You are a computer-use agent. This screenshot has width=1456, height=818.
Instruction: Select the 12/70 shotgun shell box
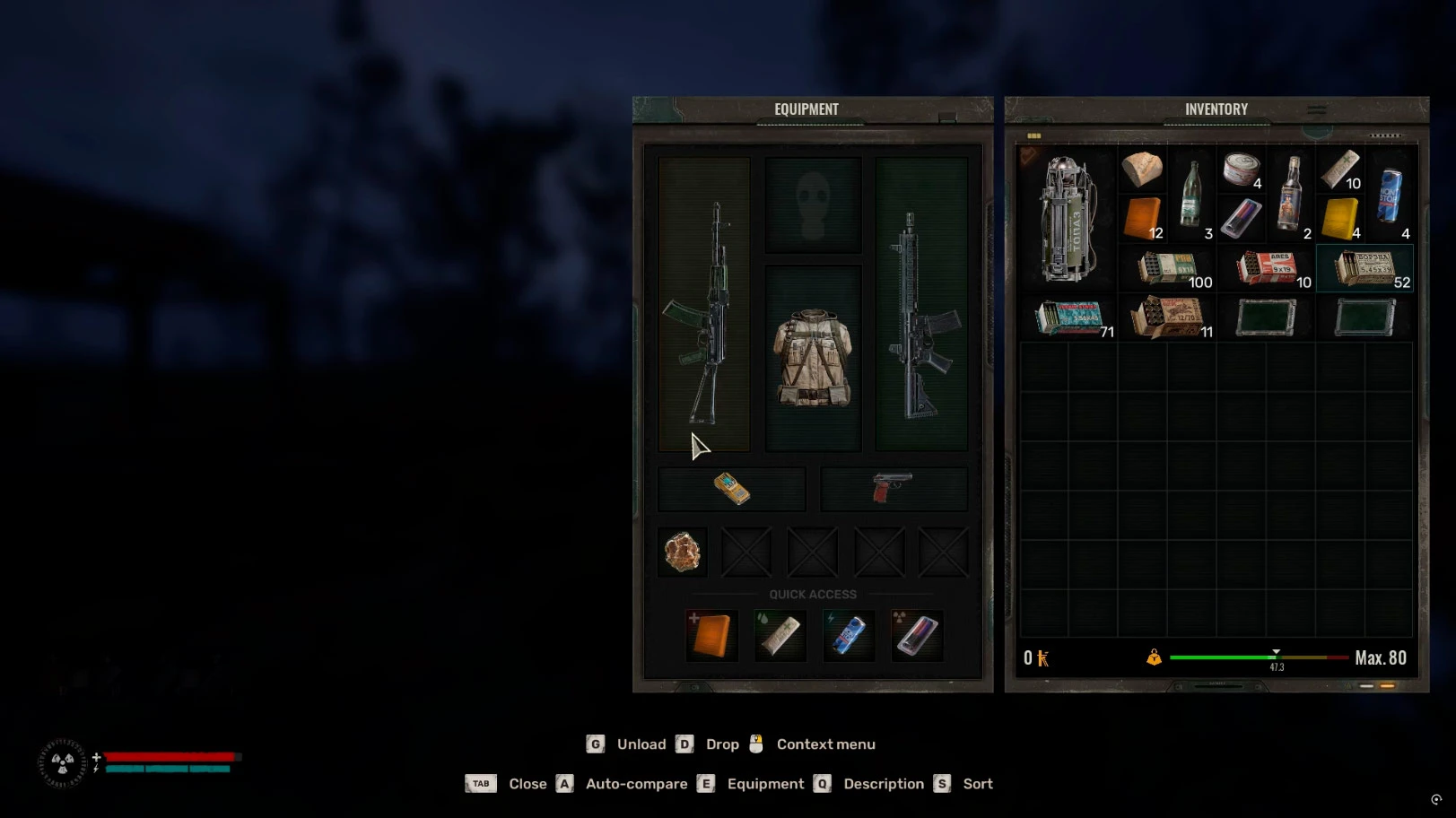pos(1168,318)
